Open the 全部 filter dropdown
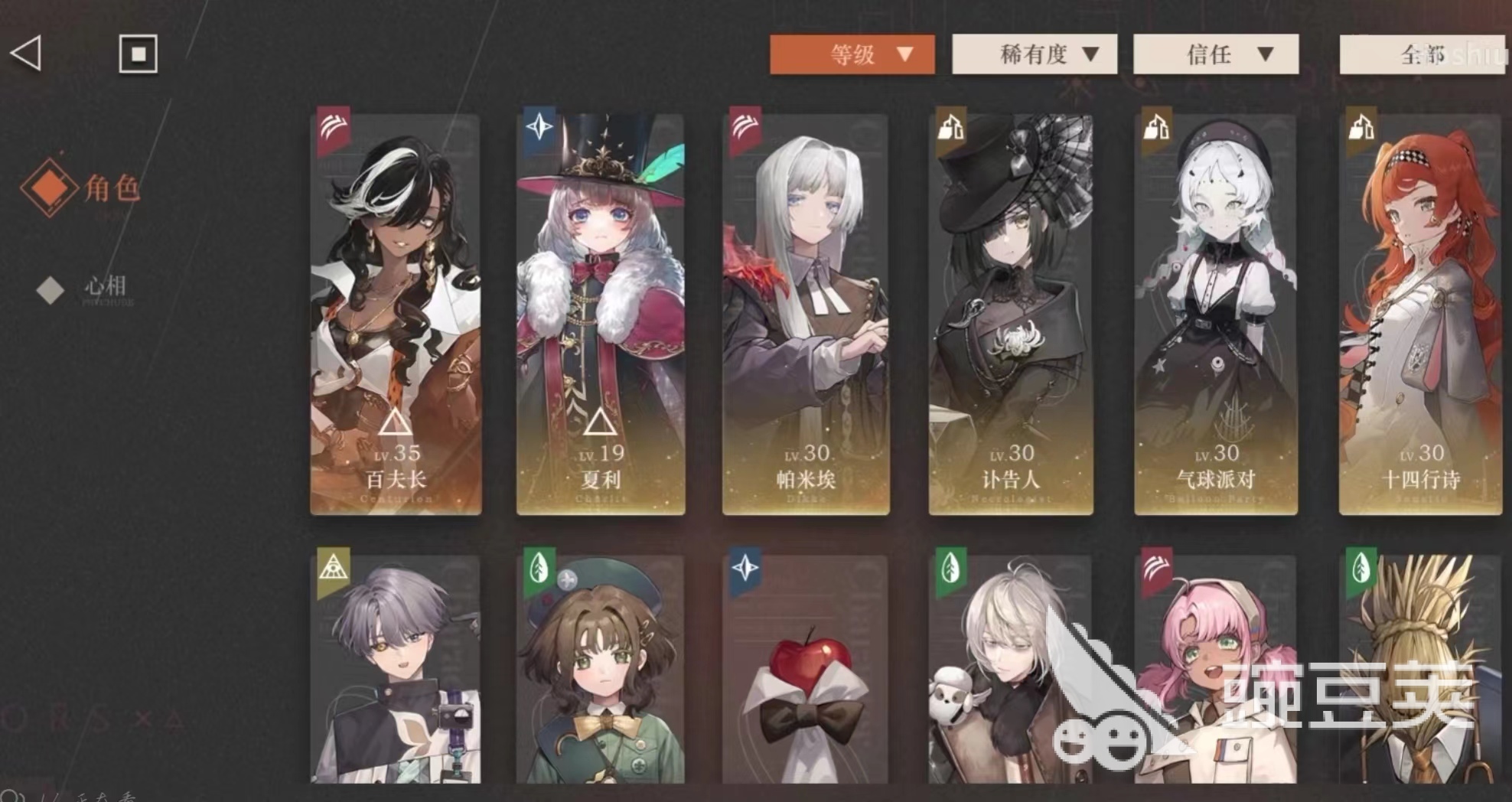This screenshot has height=802, width=1512. coord(1422,54)
